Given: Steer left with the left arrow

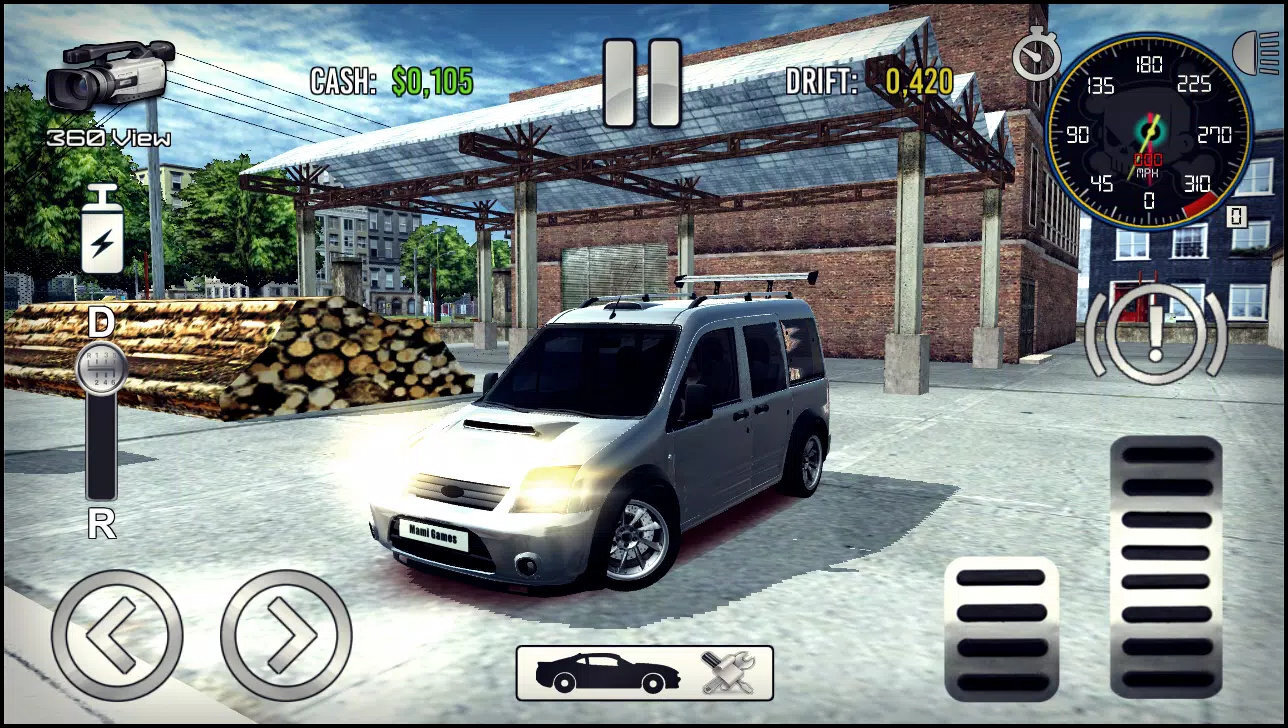Looking at the screenshot, I should [x=116, y=635].
